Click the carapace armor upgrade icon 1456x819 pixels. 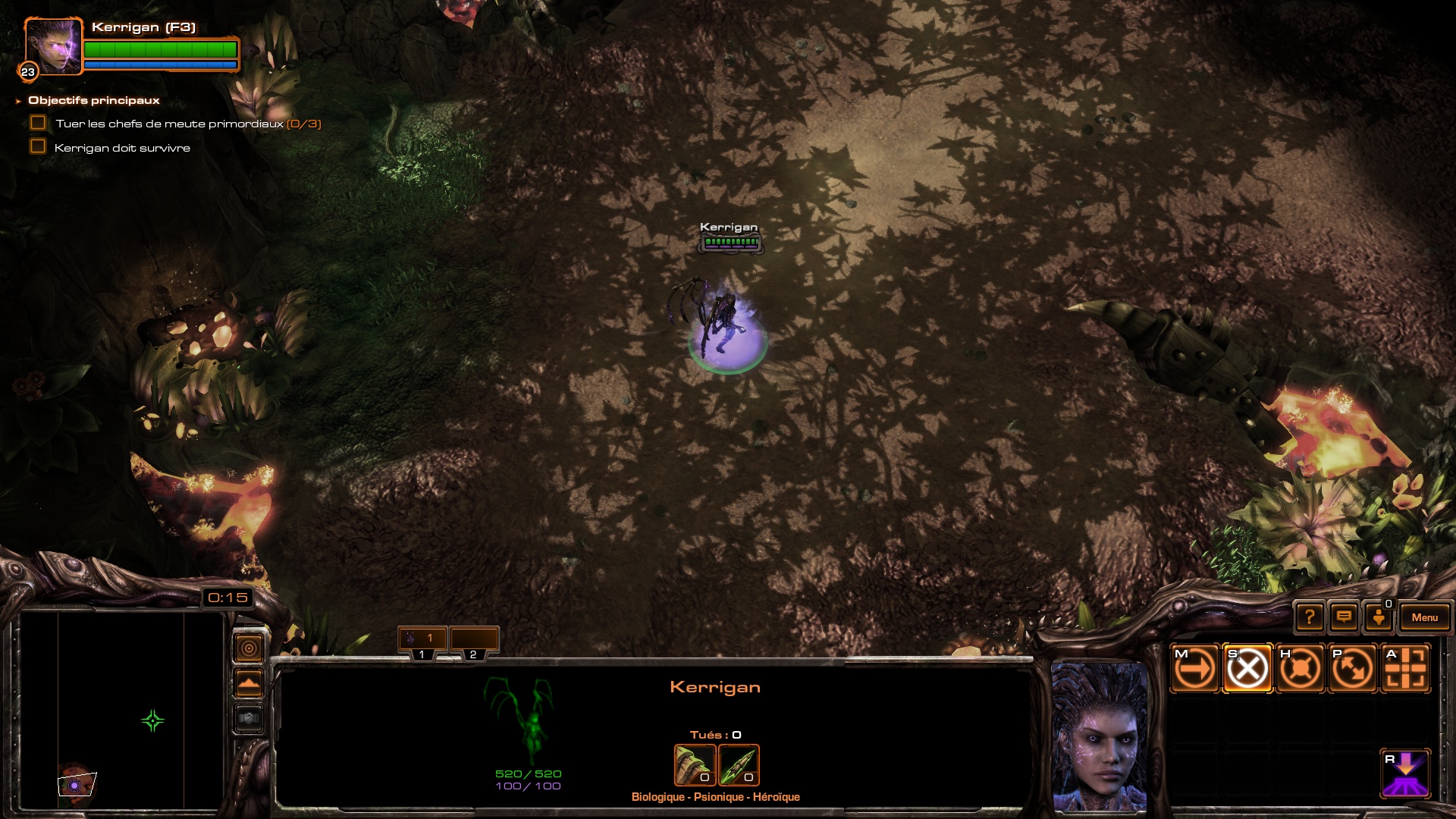point(695,764)
